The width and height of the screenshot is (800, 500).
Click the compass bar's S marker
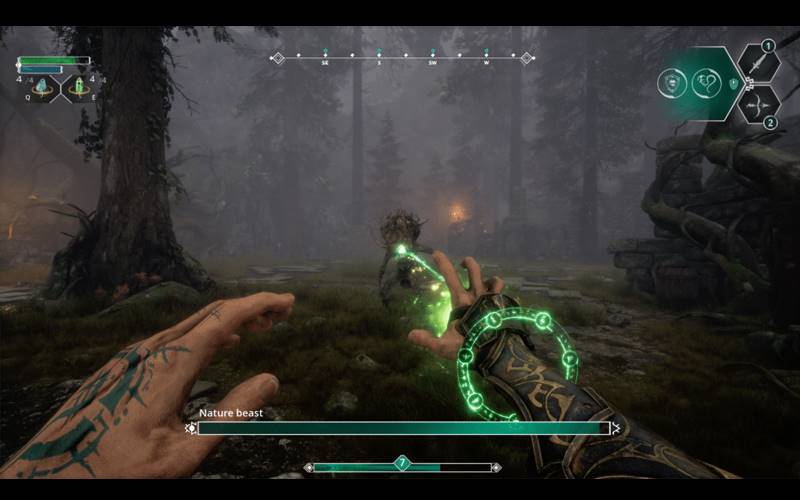point(379,57)
